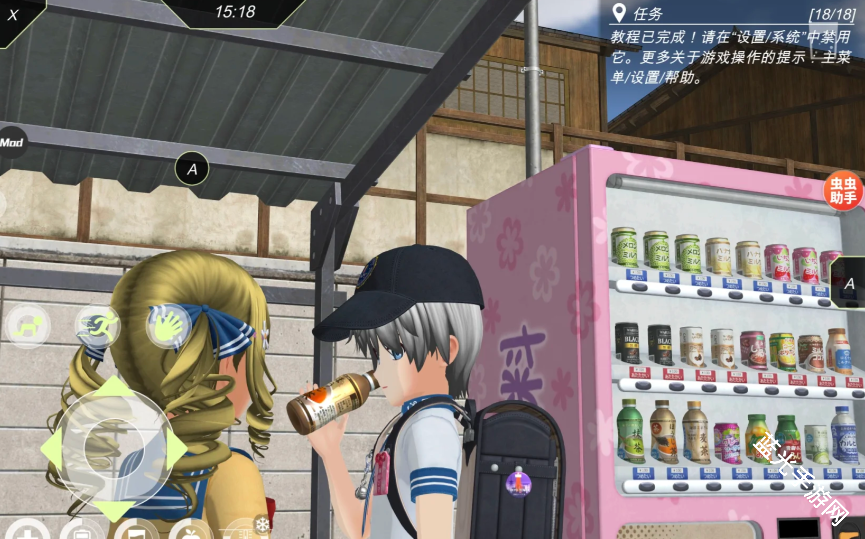865x539 pixels.
Task: Open the Mod menu button
Action: (11, 142)
